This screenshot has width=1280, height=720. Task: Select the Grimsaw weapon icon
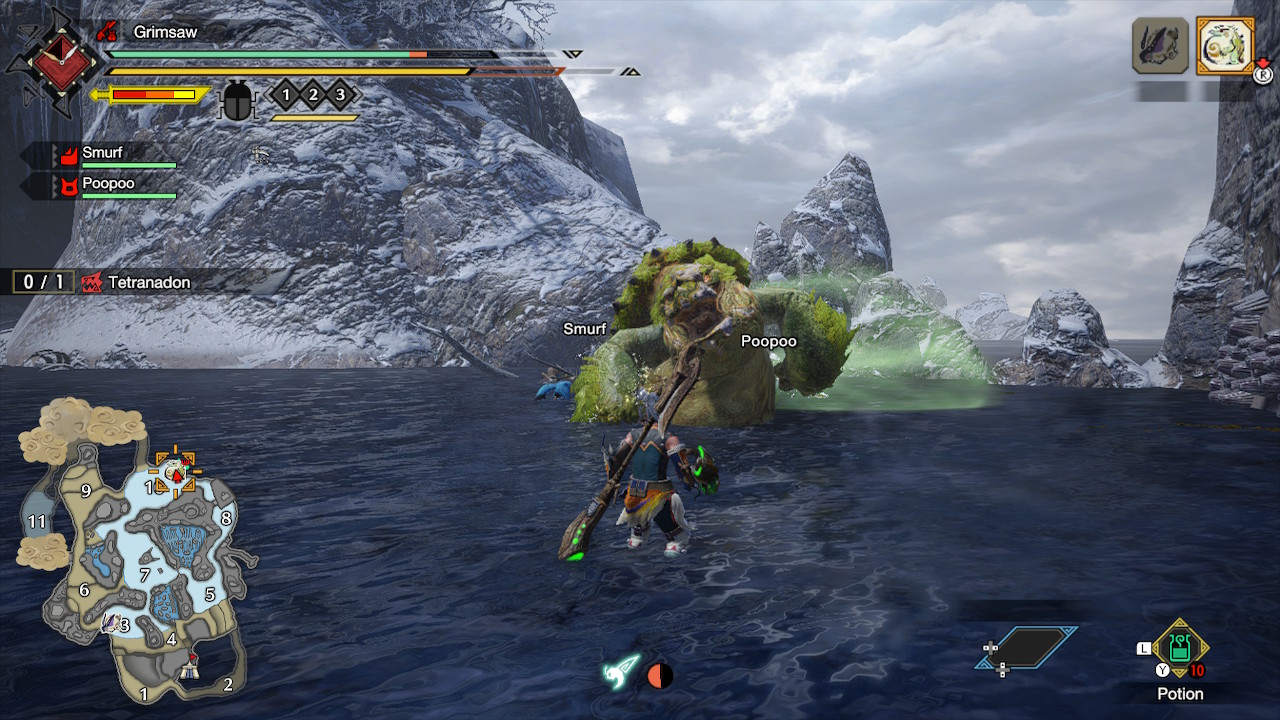point(107,32)
